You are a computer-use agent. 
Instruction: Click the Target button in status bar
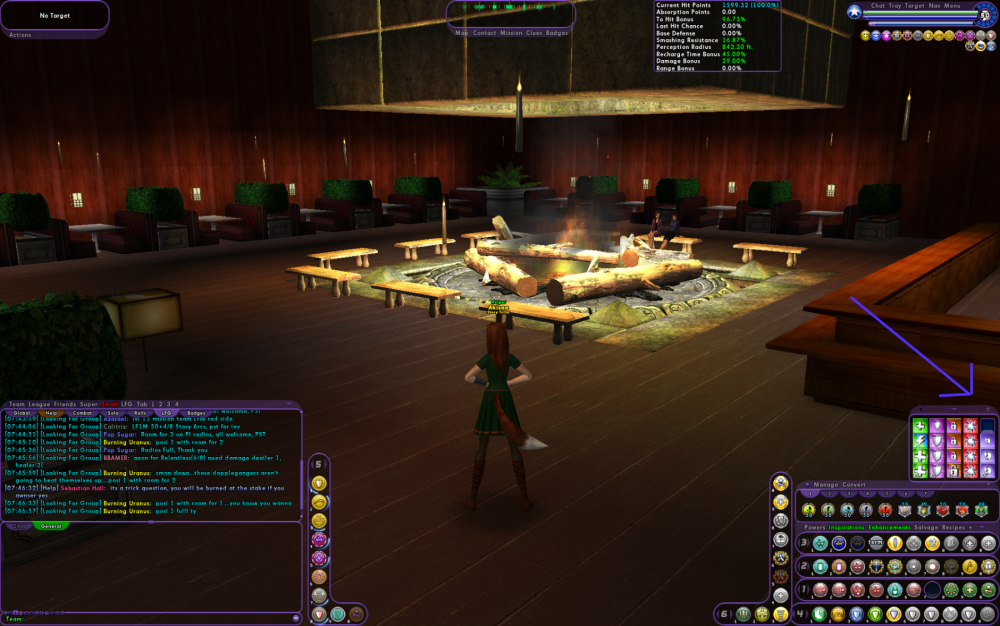point(915,6)
